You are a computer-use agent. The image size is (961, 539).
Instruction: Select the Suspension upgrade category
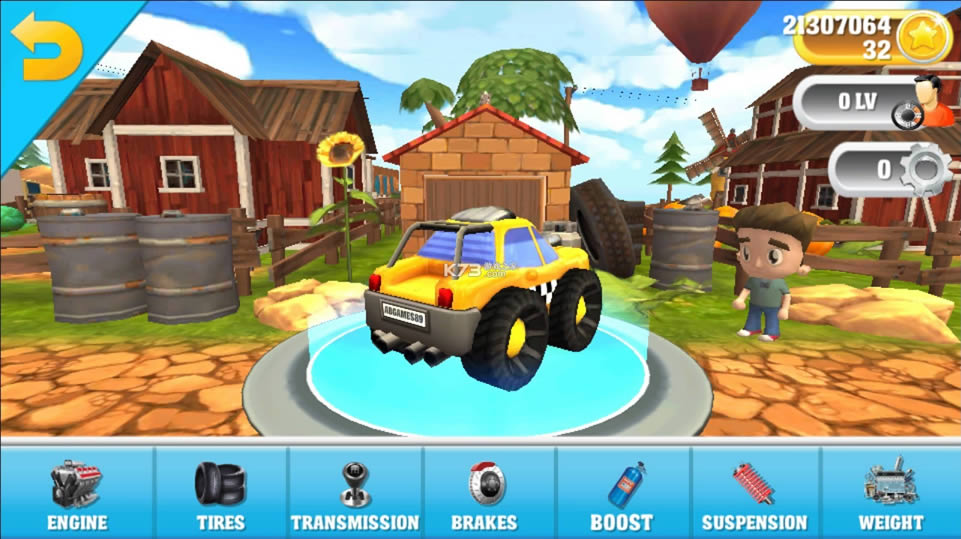click(754, 494)
